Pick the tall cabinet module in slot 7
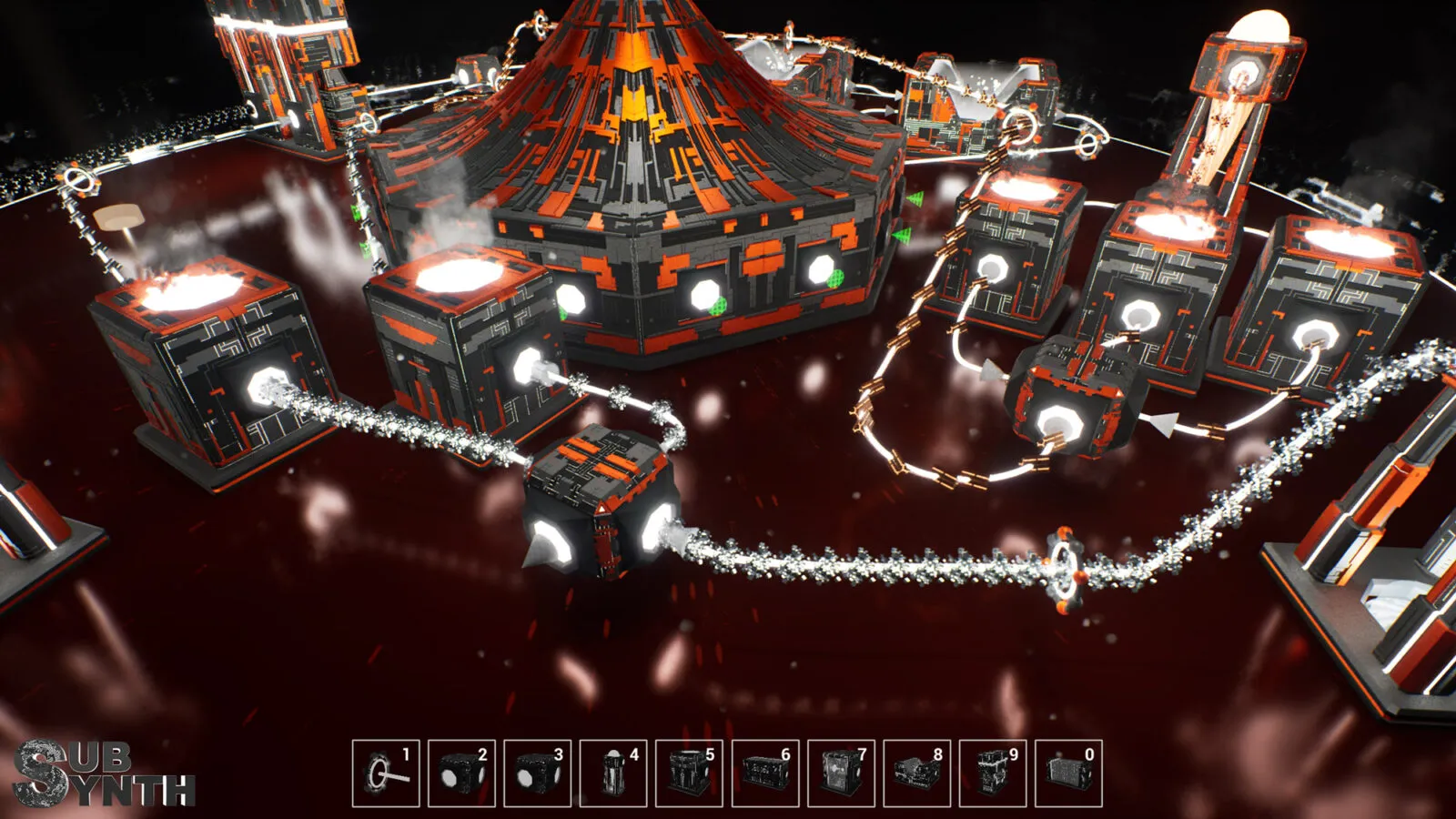 pyautogui.click(x=841, y=773)
